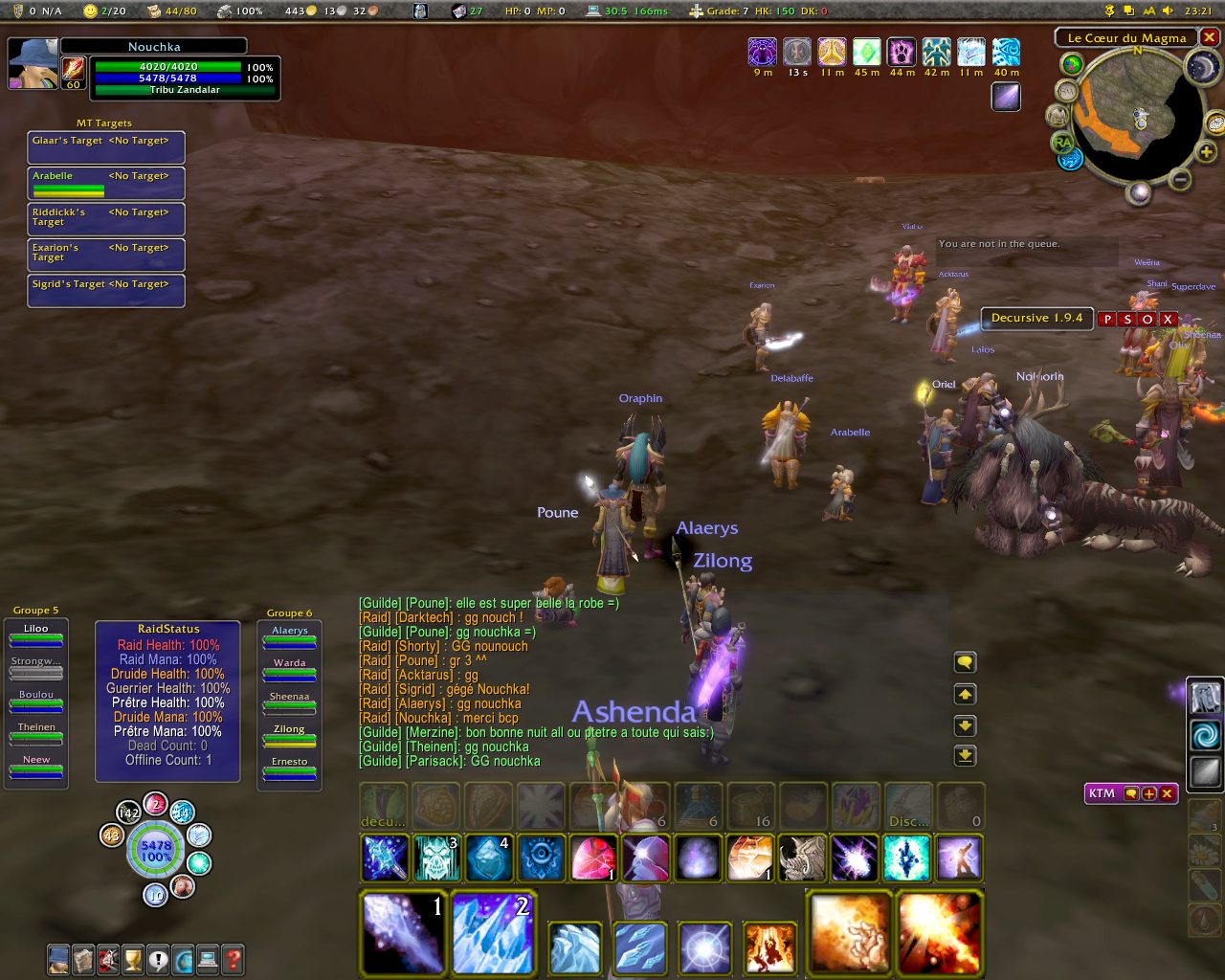
Task: Close the KTM threat meter window
Action: (1168, 793)
